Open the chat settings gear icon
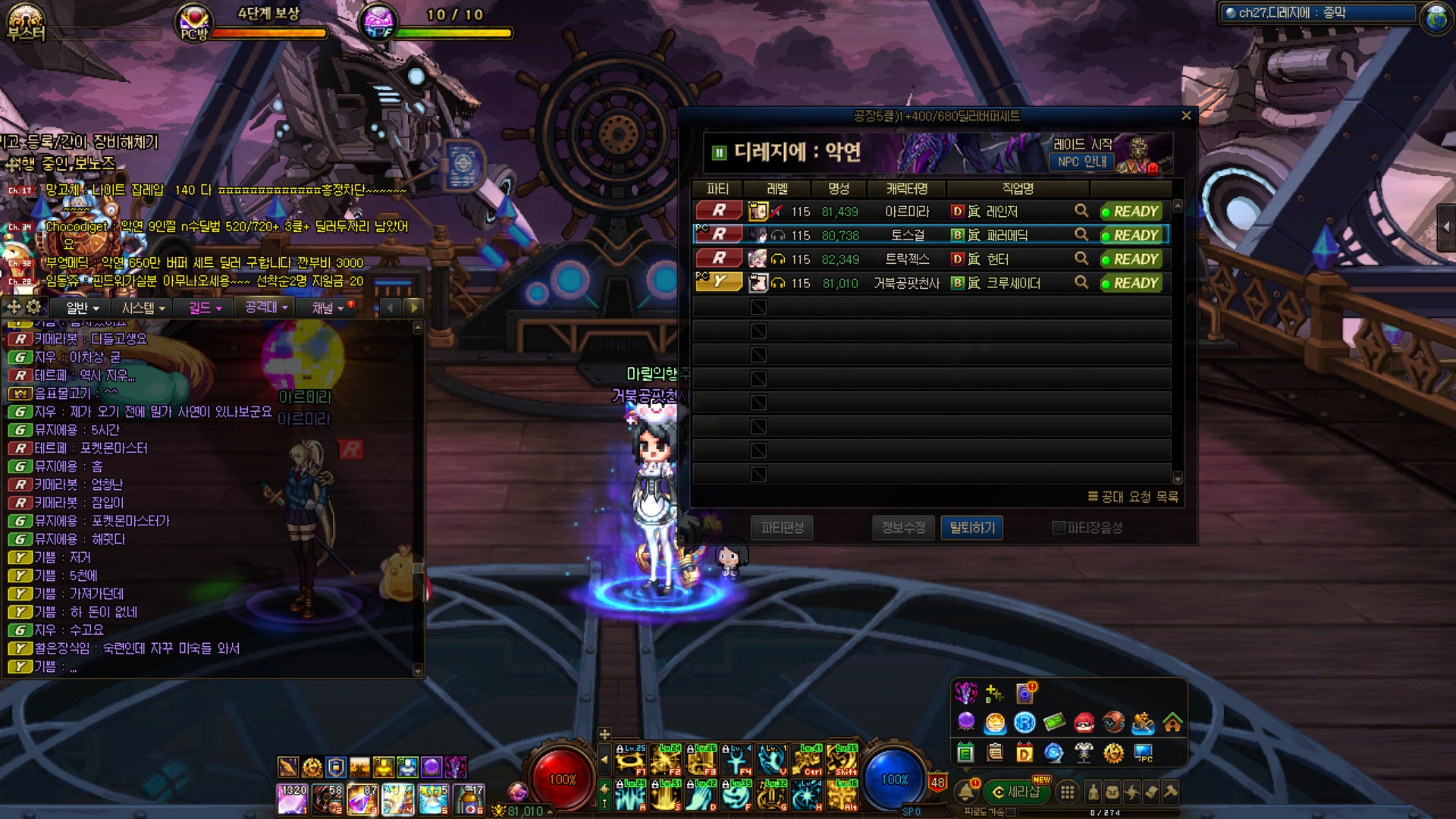Image resolution: width=1456 pixels, height=819 pixels. point(34,307)
